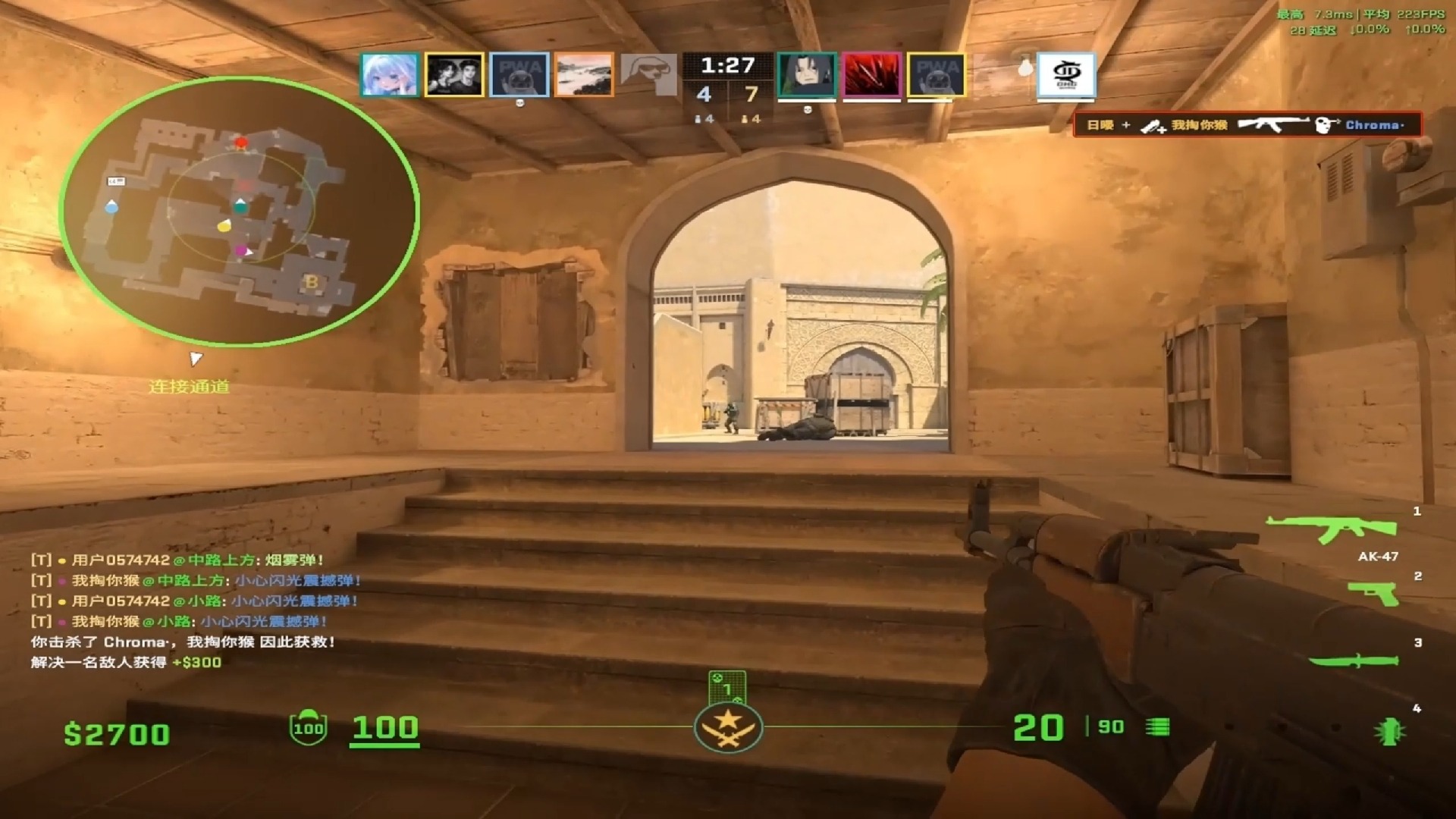Click the defuse-card icon above the team emblem

coord(727,686)
